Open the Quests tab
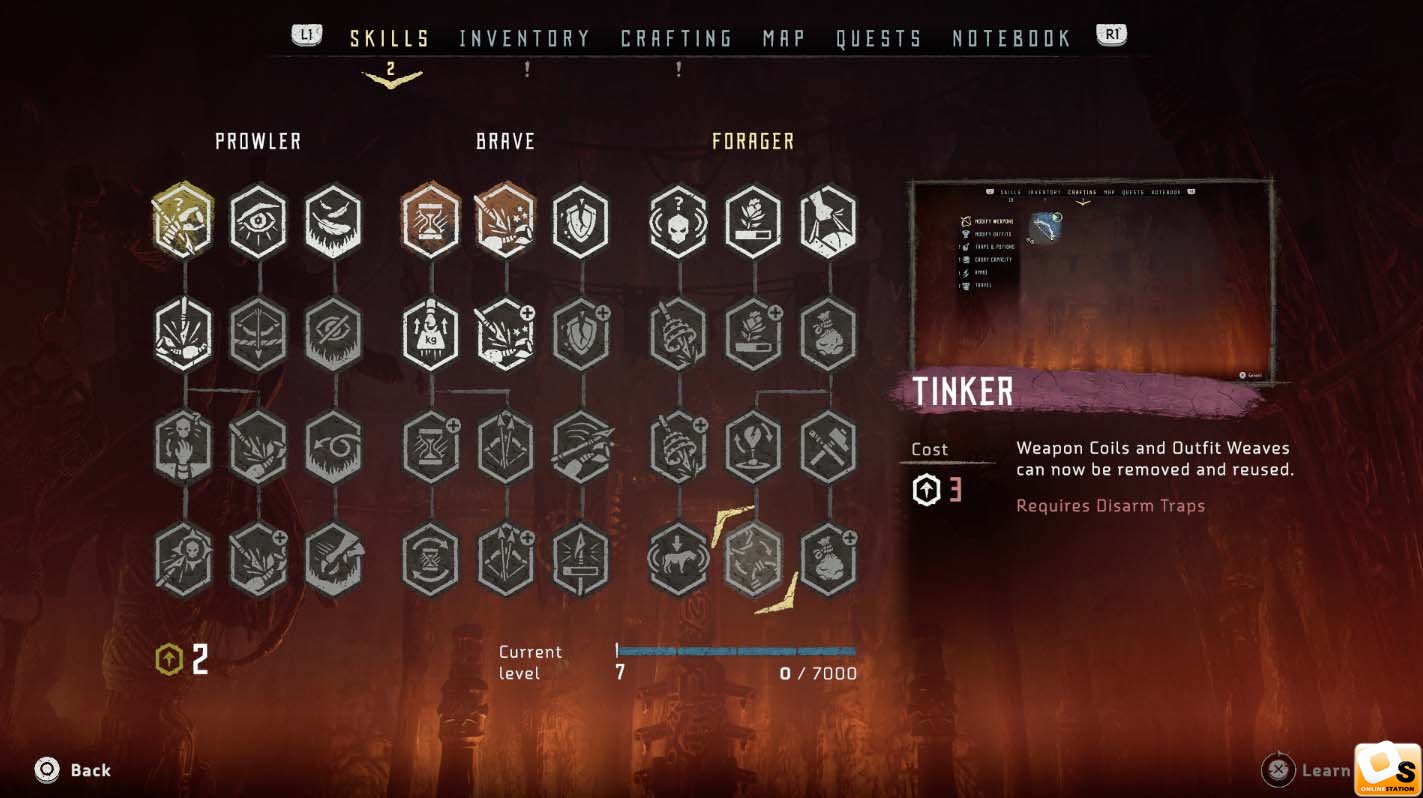The image size is (1423, 798). click(879, 38)
